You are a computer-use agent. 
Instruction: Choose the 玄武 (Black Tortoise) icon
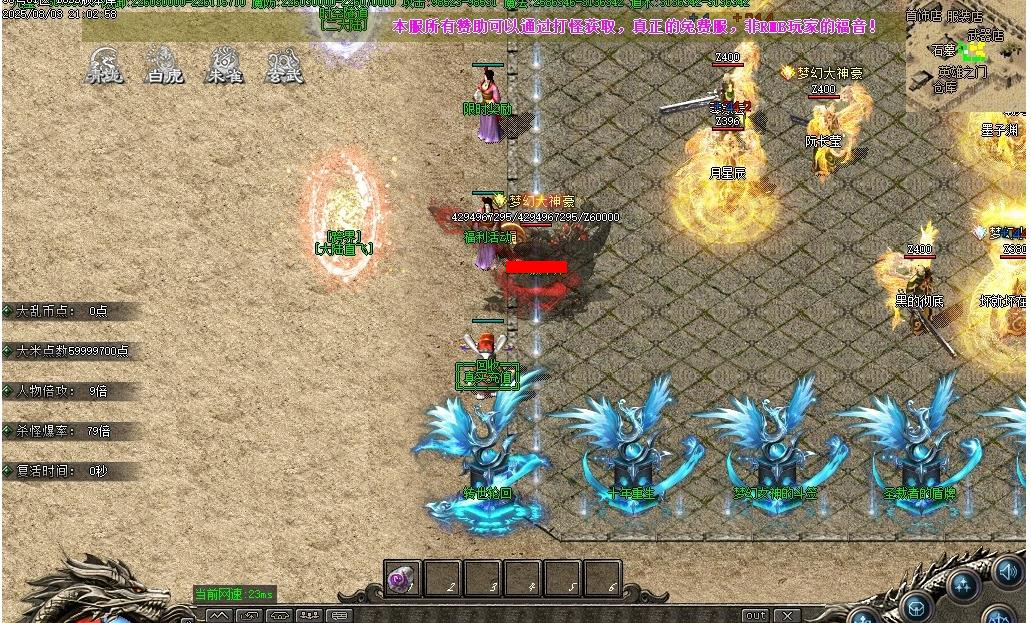click(285, 65)
